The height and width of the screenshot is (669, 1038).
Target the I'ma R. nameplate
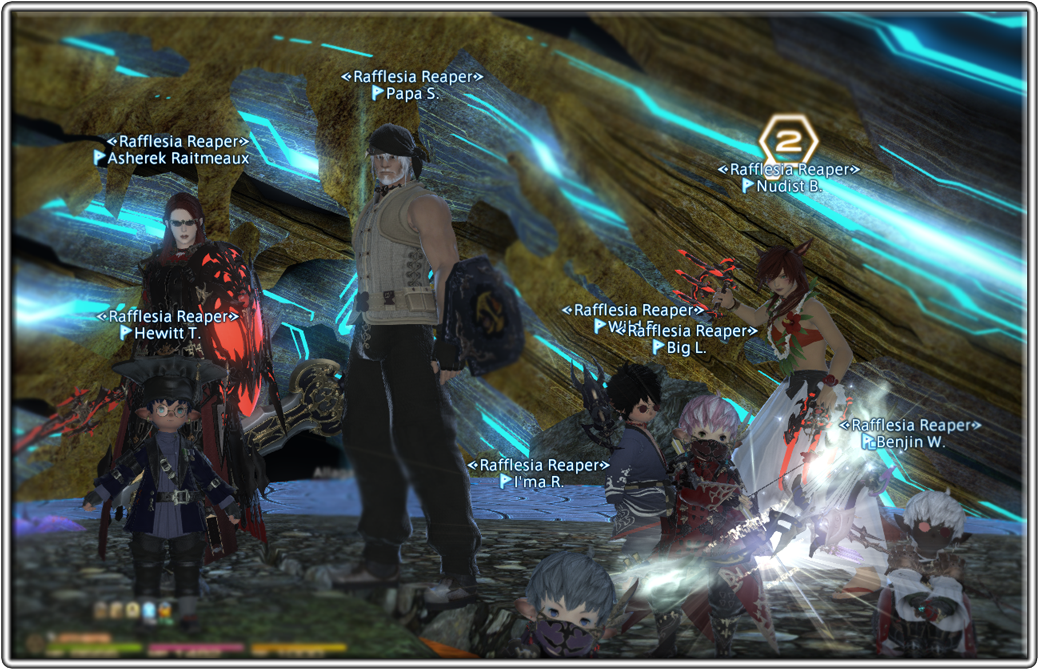[538, 481]
